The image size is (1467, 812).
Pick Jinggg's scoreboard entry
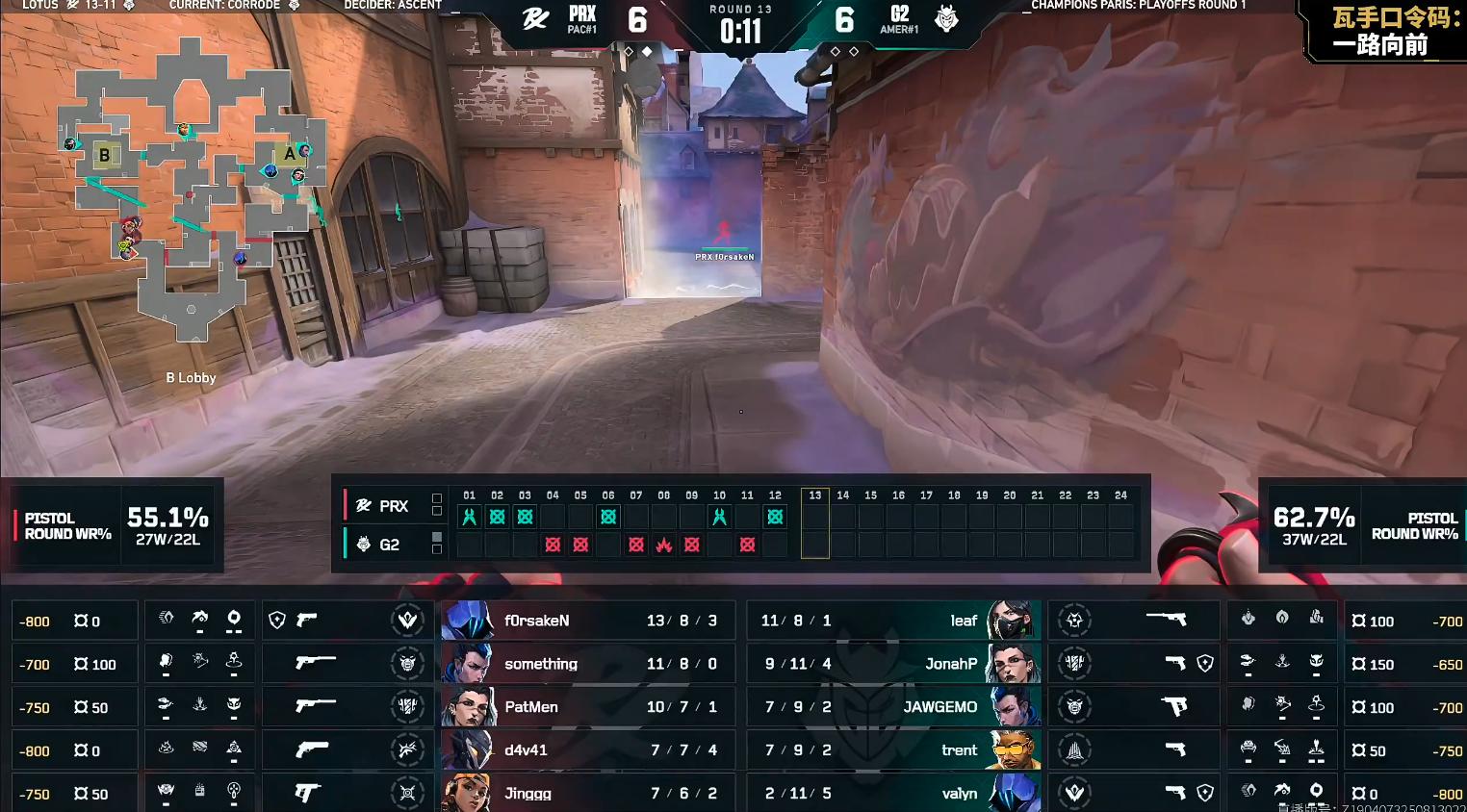[587, 793]
